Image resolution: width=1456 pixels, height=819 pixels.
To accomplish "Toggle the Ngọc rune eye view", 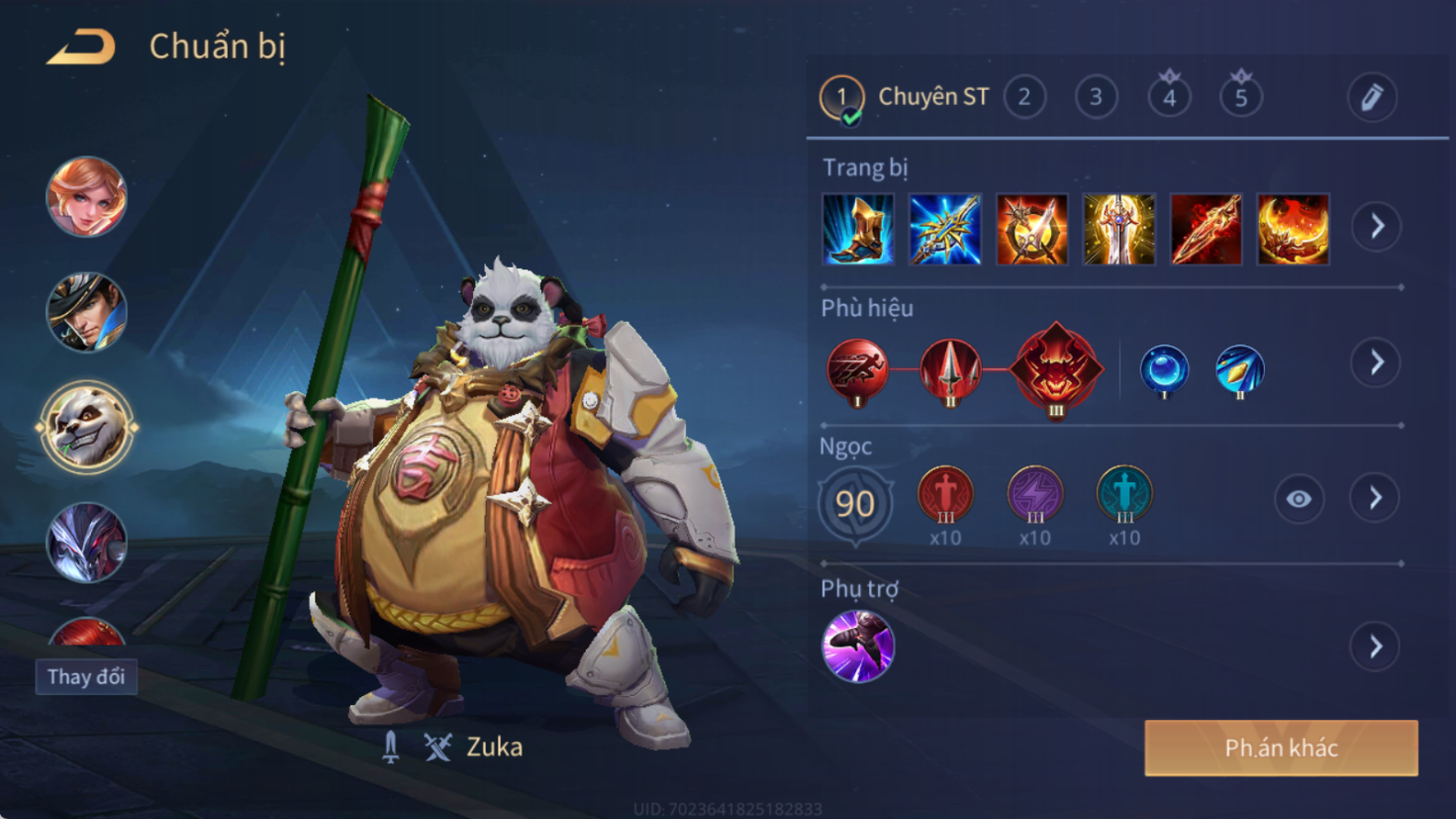I will pyautogui.click(x=1299, y=499).
